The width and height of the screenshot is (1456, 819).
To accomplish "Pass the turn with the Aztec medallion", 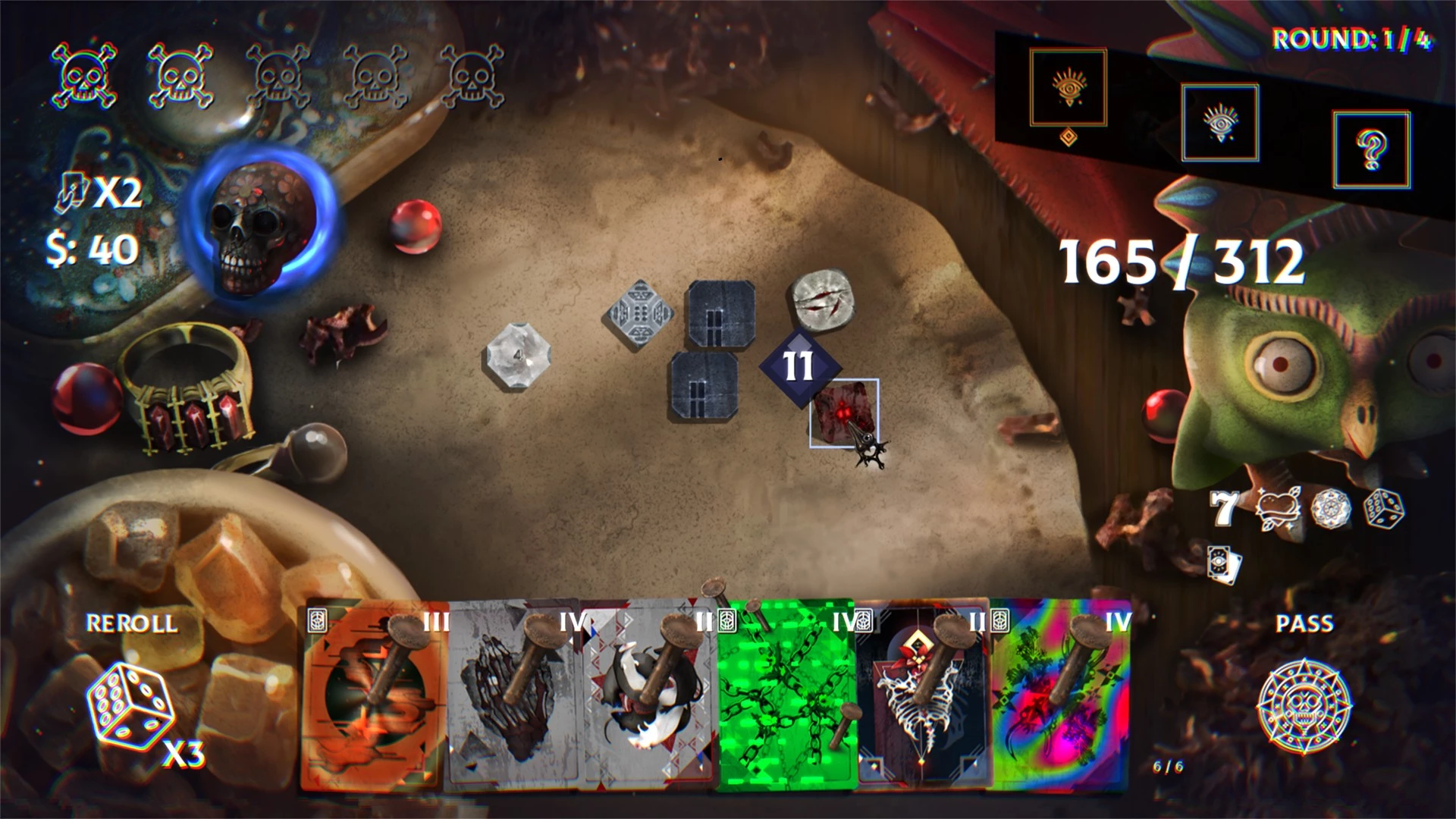I will coord(1304,707).
